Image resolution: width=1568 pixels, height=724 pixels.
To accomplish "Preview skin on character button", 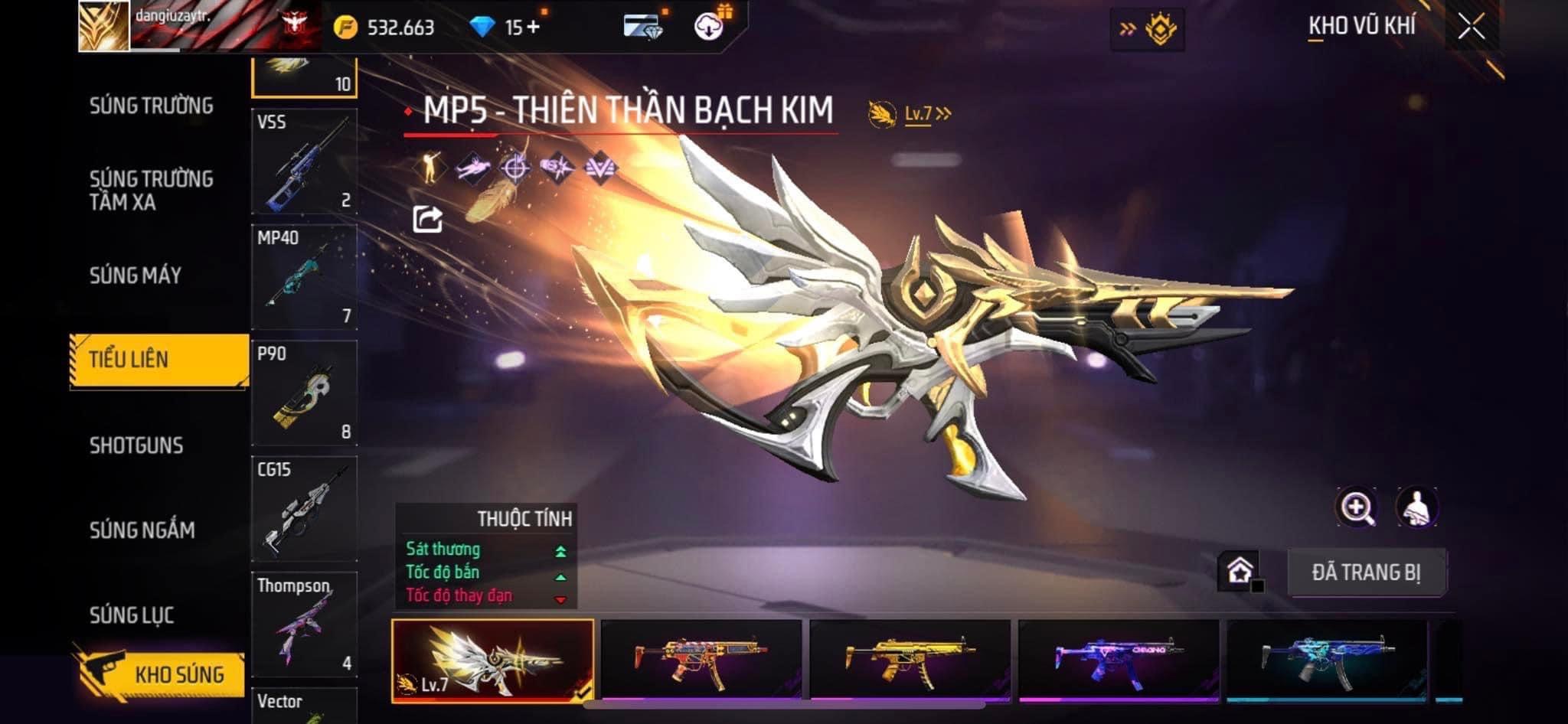I will [x=1416, y=507].
